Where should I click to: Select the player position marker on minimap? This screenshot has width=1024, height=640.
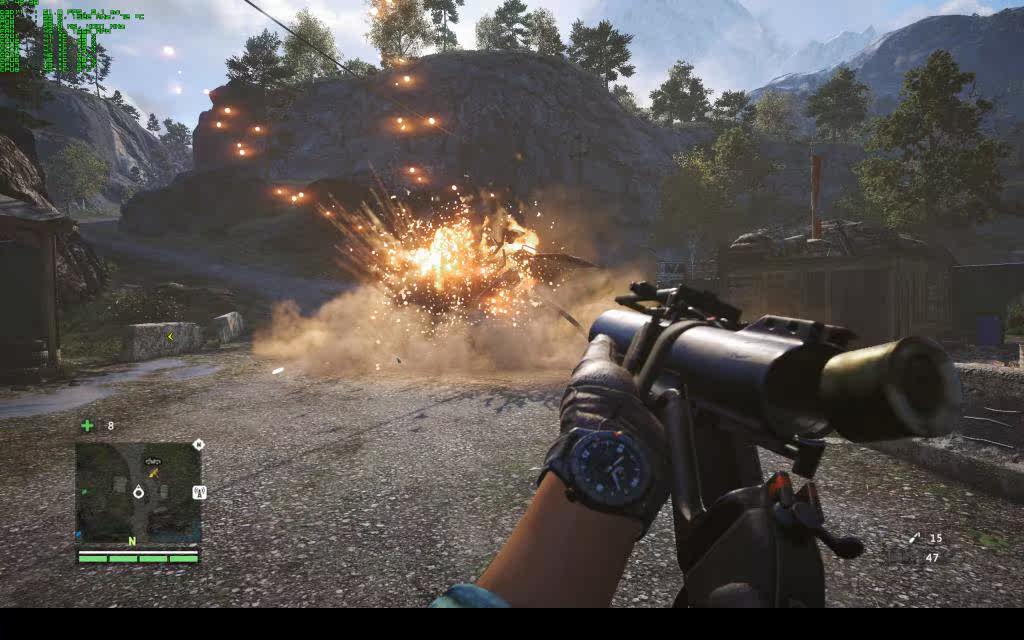(x=138, y=492)
